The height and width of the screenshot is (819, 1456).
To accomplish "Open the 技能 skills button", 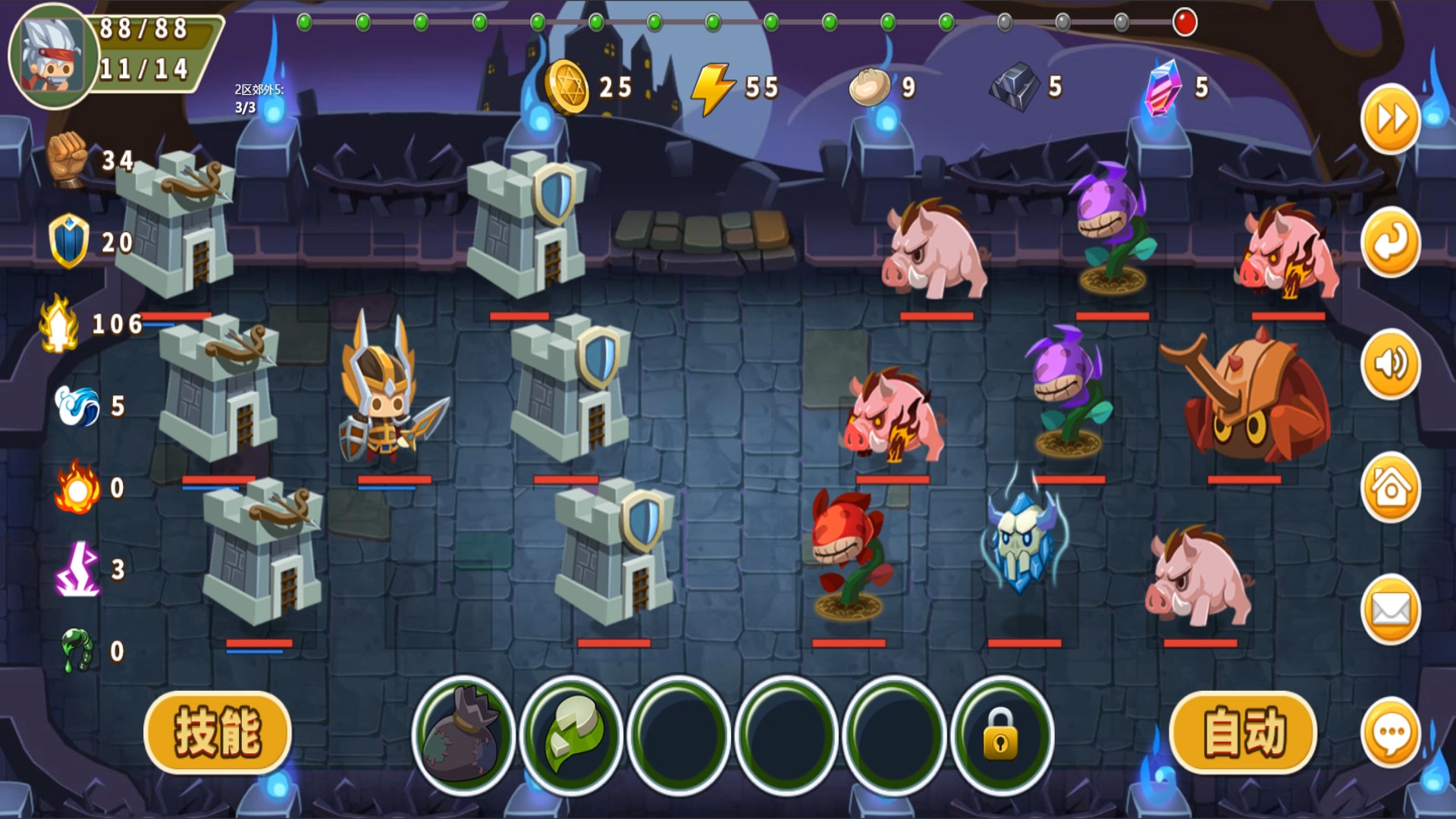I will pos(218,733).
